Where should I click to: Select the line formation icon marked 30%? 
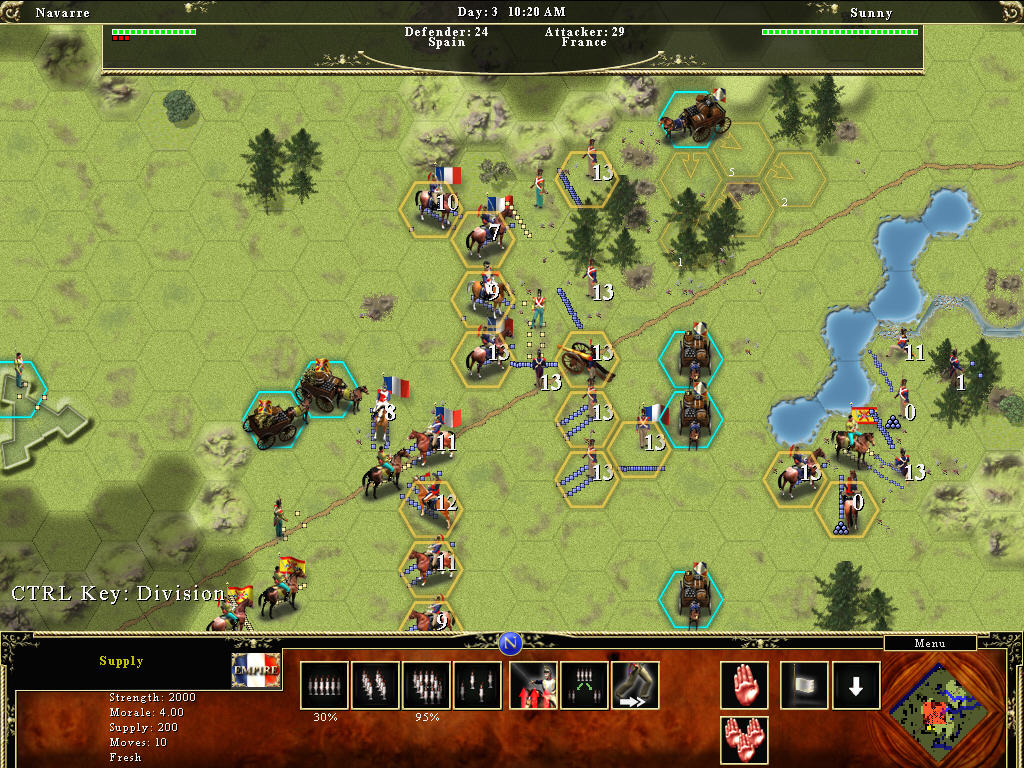tap(324, 685)
